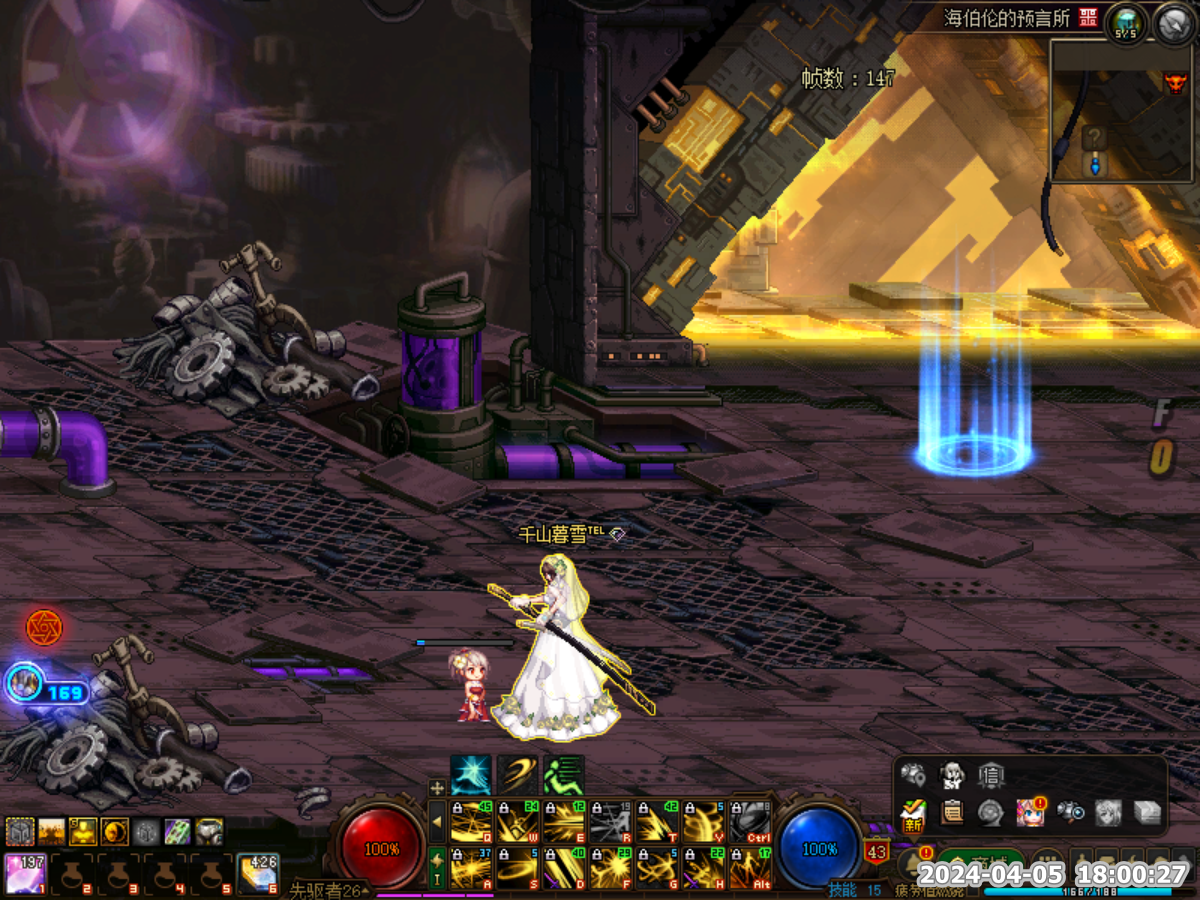This screenshot has width=1200, height=900.
Task: Activate the skill bound to F
Action: [x=610, y=868]
